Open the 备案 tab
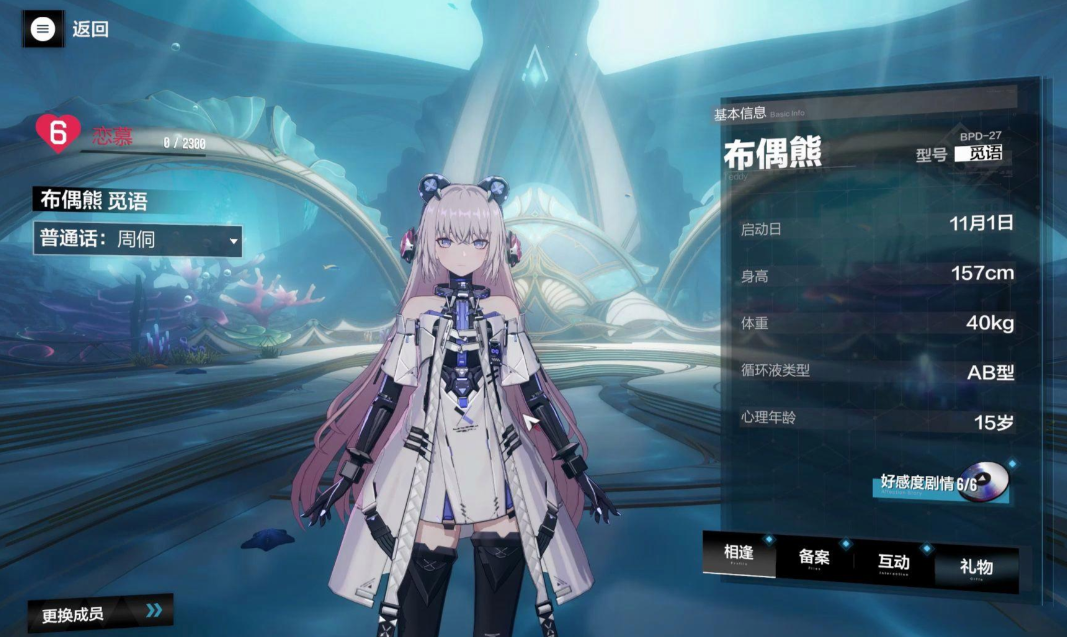Image resolution: width=1067 pixels, height=637 pixels. [815, 560]
